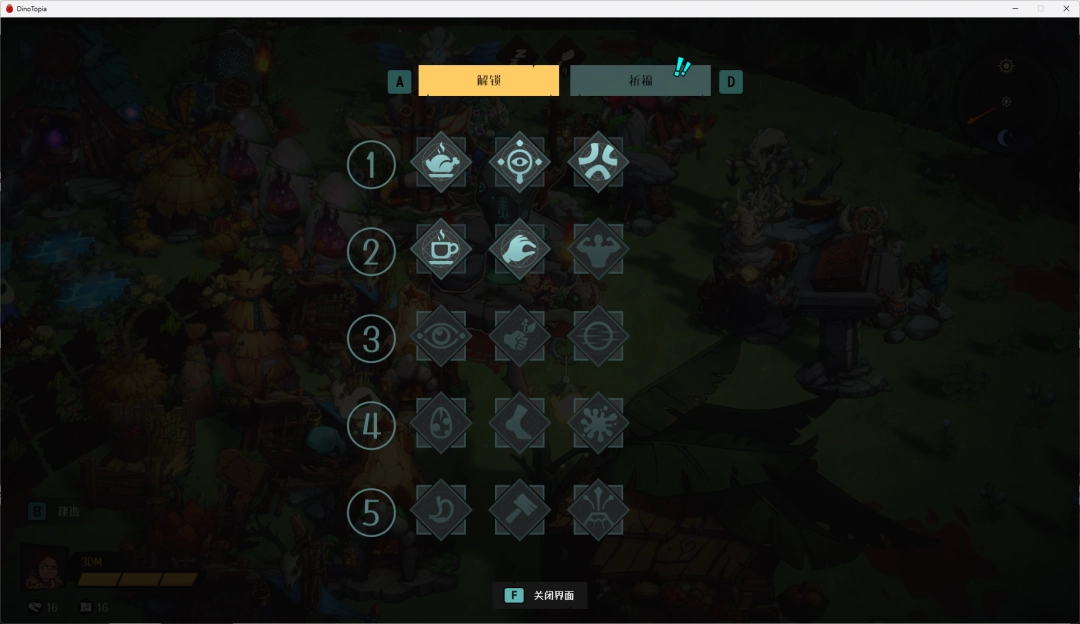Choose the eye target skill icon

[x=519, y=162]
